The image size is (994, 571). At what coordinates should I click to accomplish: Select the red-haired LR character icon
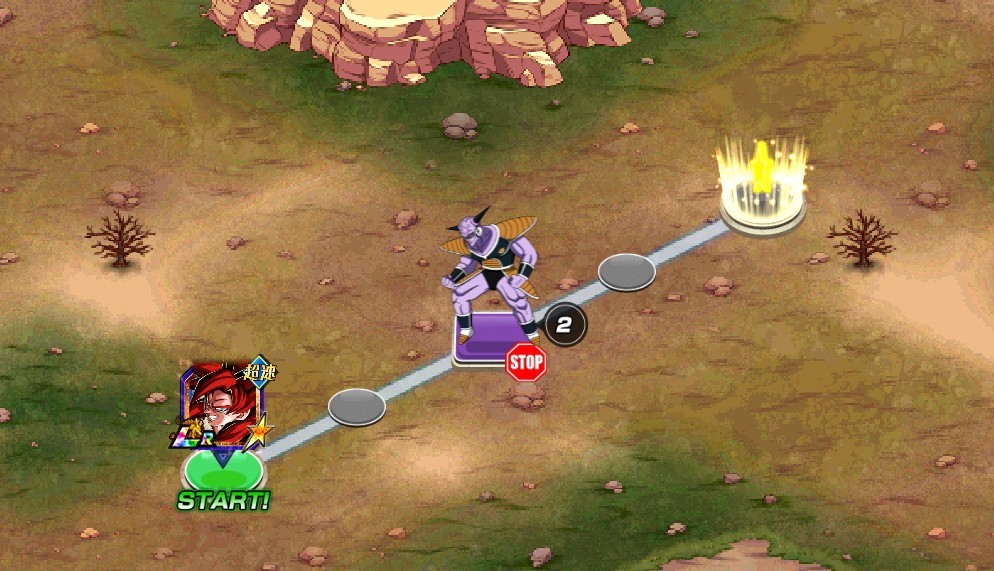[222, 403]
